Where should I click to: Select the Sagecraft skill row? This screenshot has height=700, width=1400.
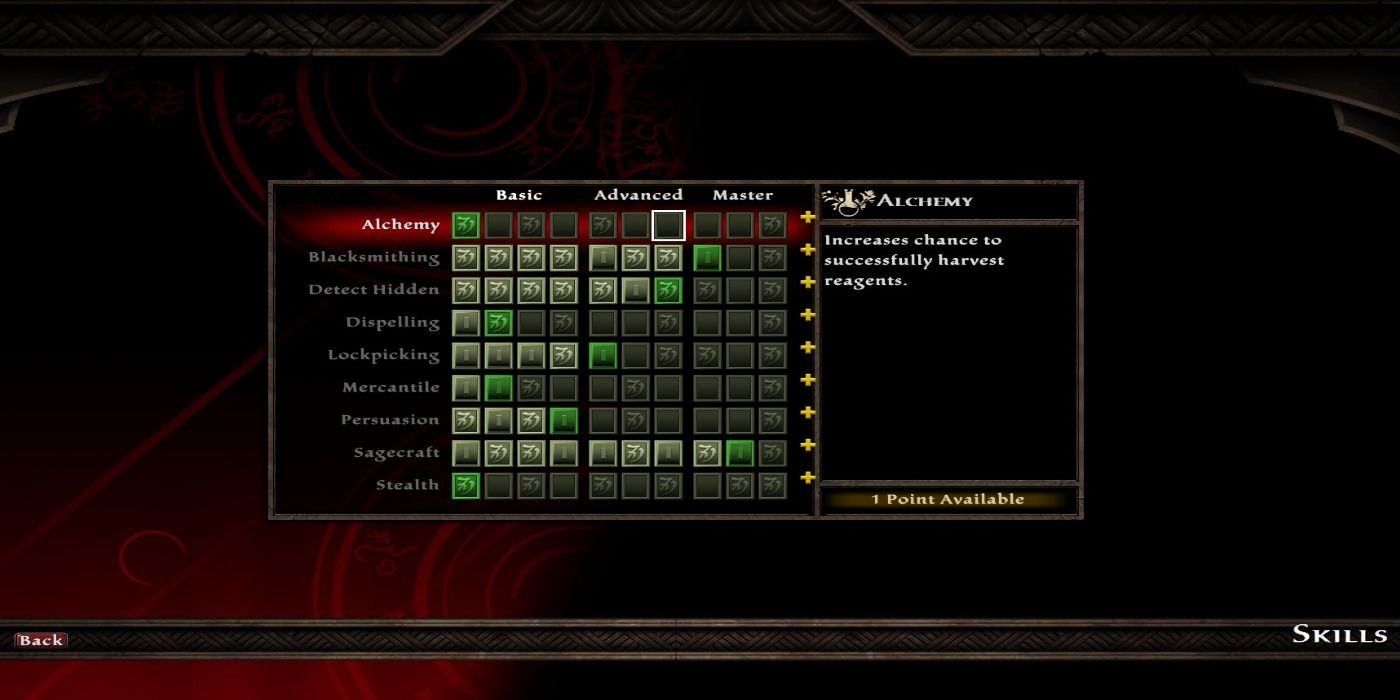click(396, 452)
